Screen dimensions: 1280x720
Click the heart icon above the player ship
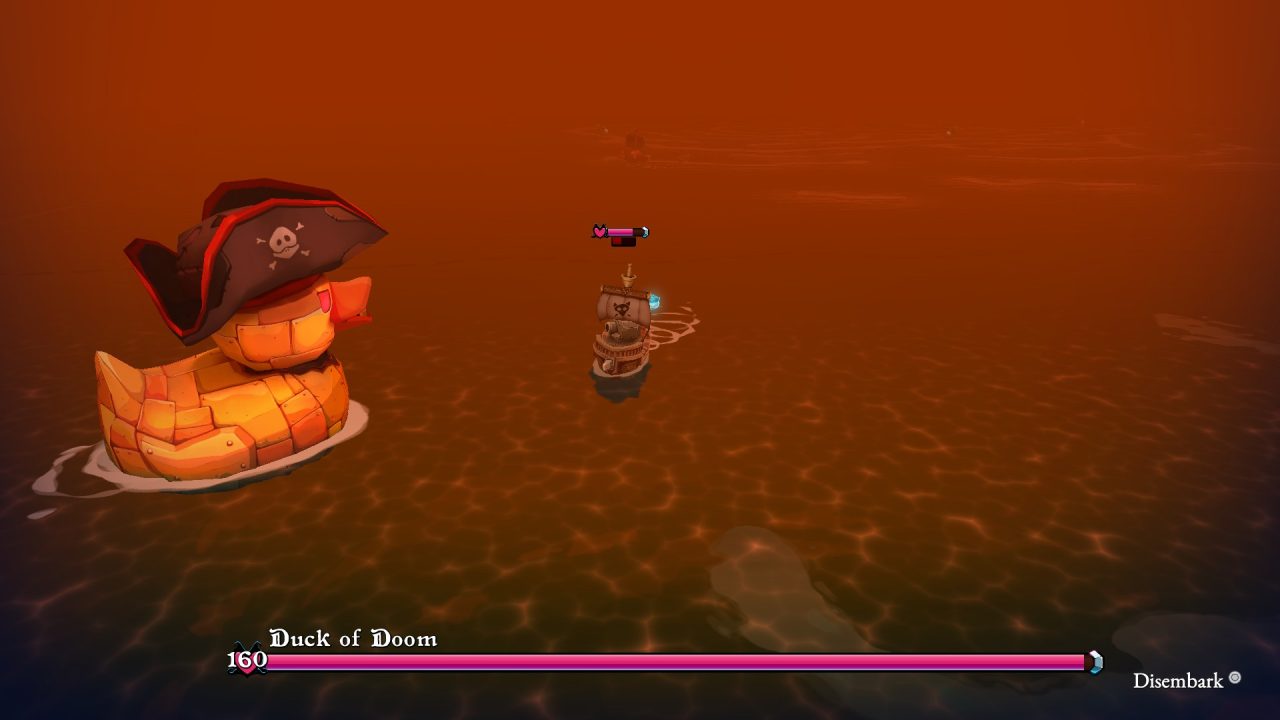pyautogui.click(x=598, y=231)
